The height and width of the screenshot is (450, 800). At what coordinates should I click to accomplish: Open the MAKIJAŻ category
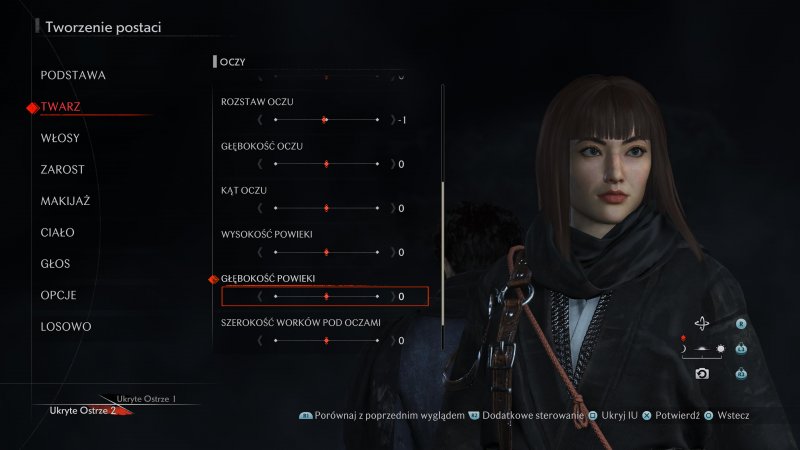point(65,201)
